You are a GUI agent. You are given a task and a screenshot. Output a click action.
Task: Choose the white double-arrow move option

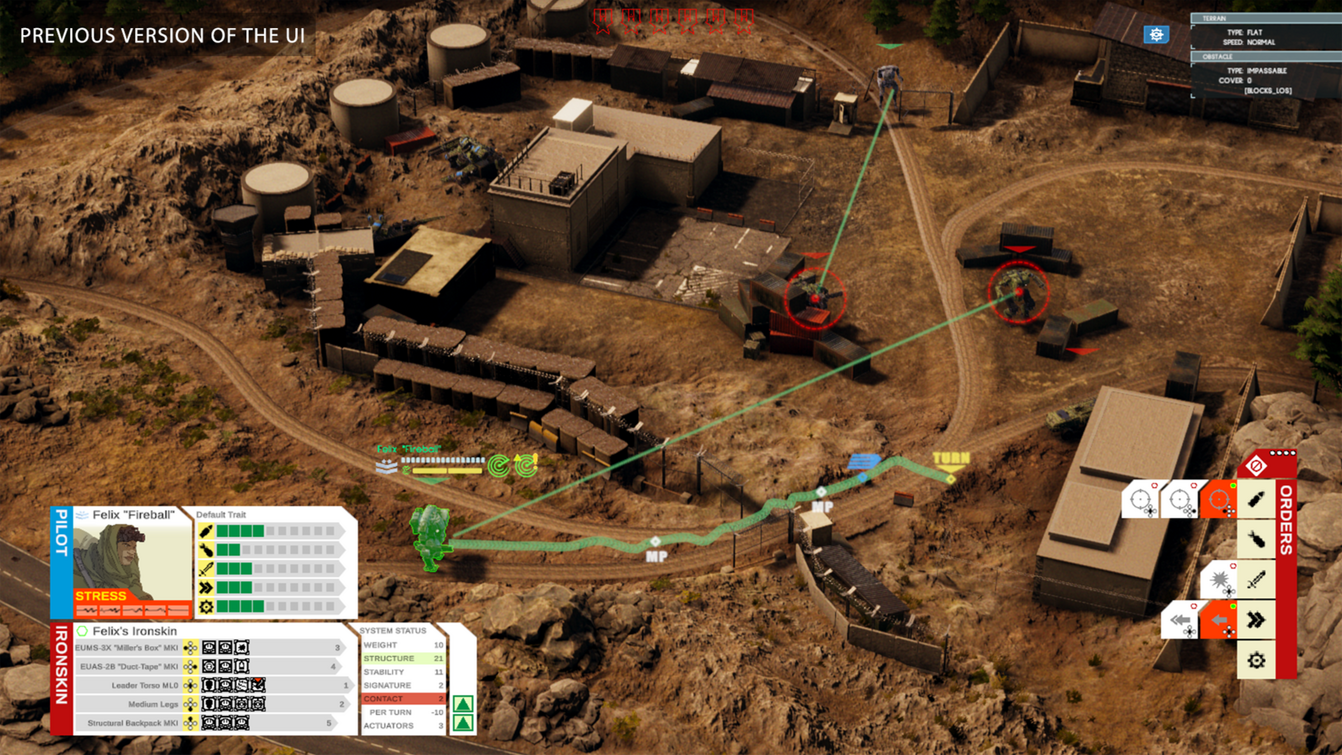click(1181, 621)
